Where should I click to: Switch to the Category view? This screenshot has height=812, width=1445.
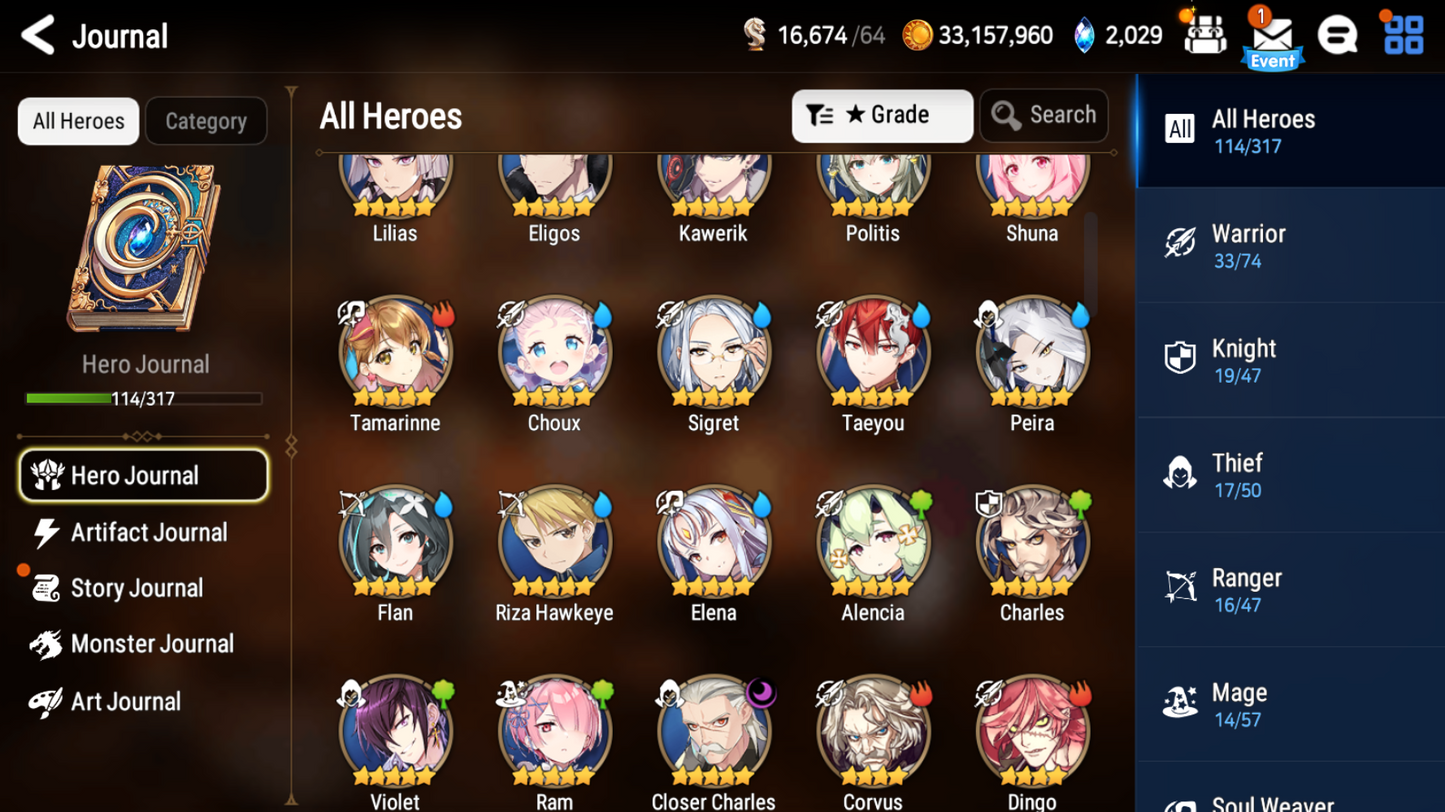tap(206, 121)
